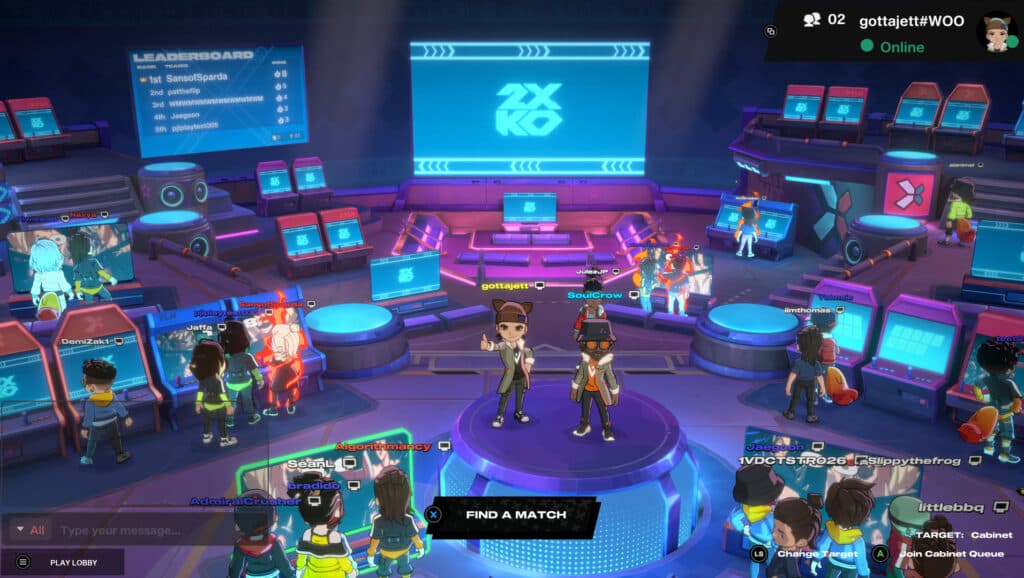Viewport: 1024px width, 578px height.
Task: Open the All chat channel dropdown
Action: [30, 530]
